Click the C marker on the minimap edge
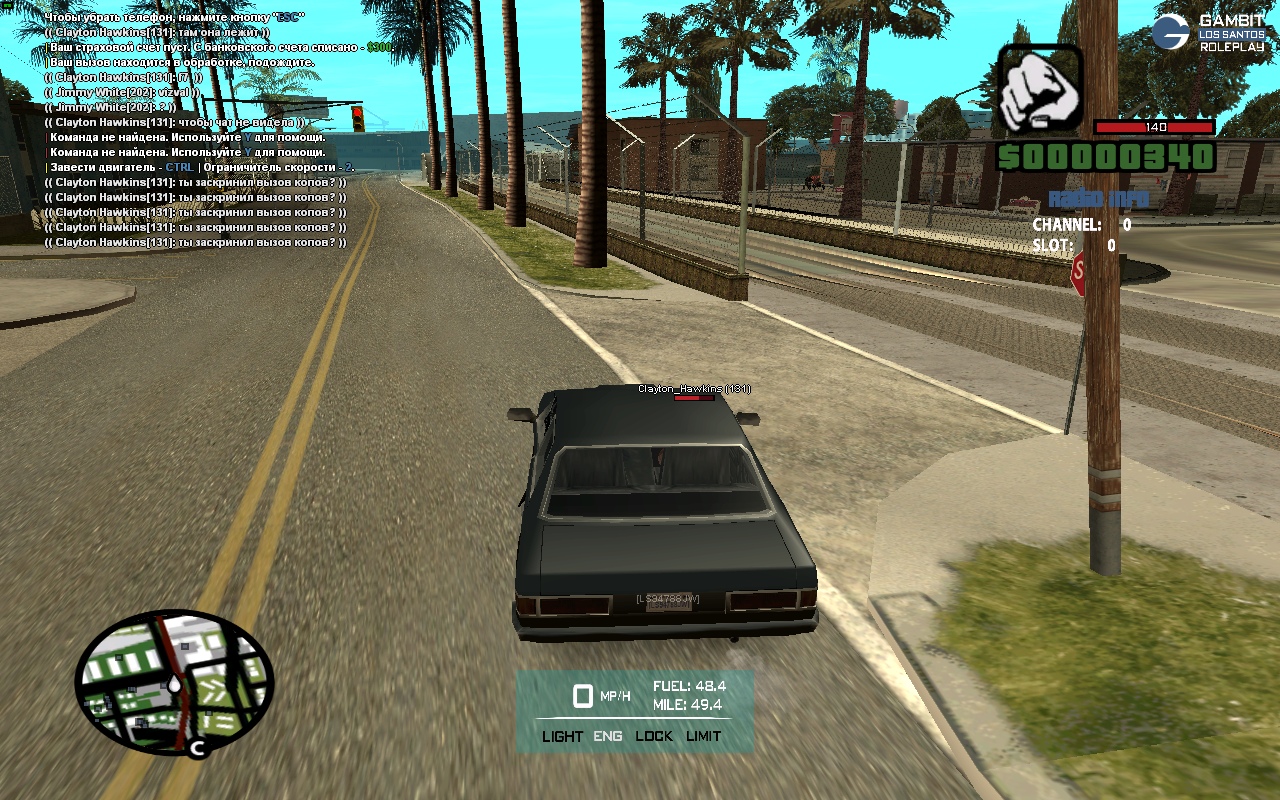The width and height of the screenshot is (1280, 800). pyautogui.click(x=198, y=747)
